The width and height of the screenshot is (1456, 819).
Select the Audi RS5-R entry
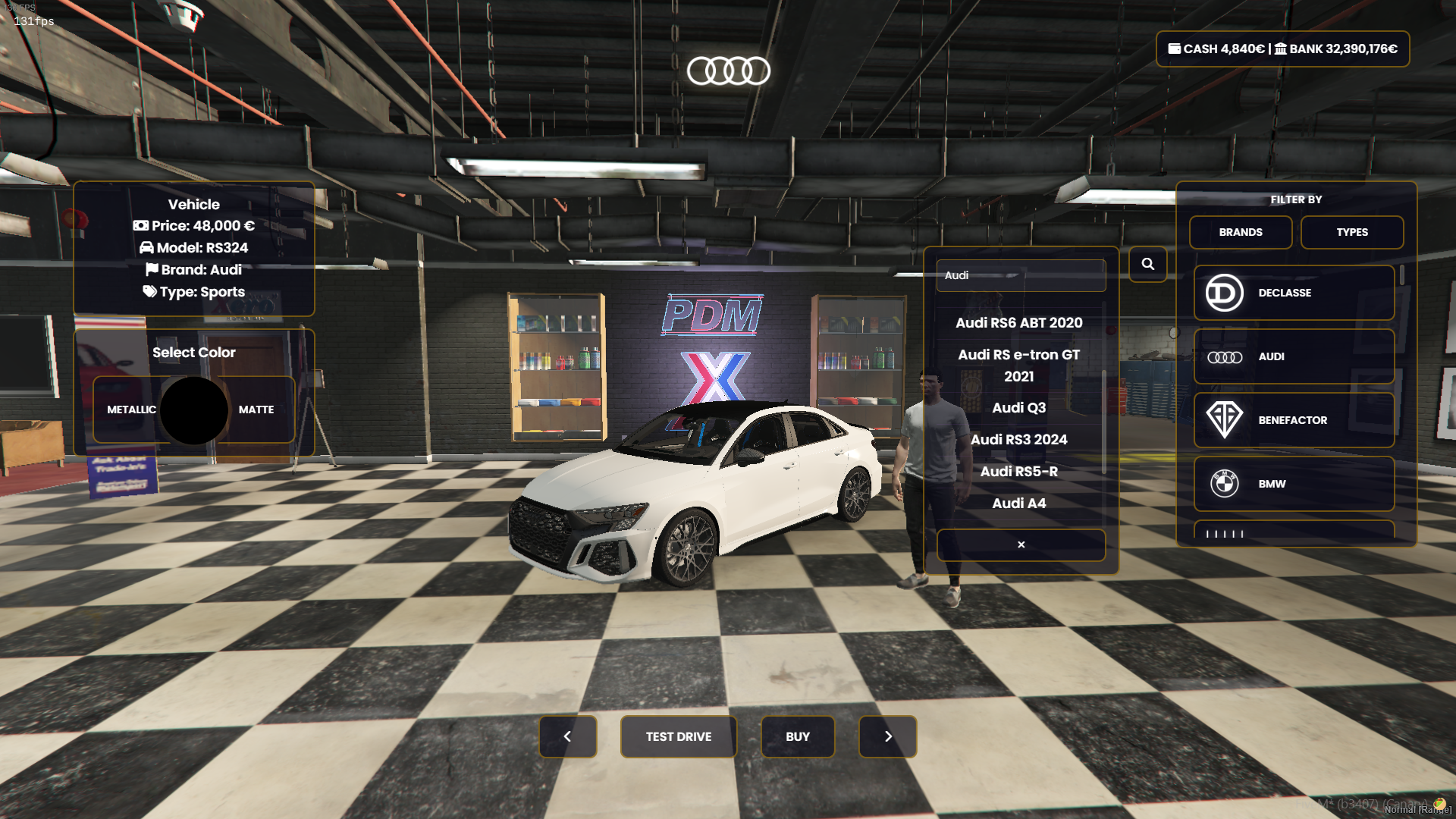[1018, 472]
